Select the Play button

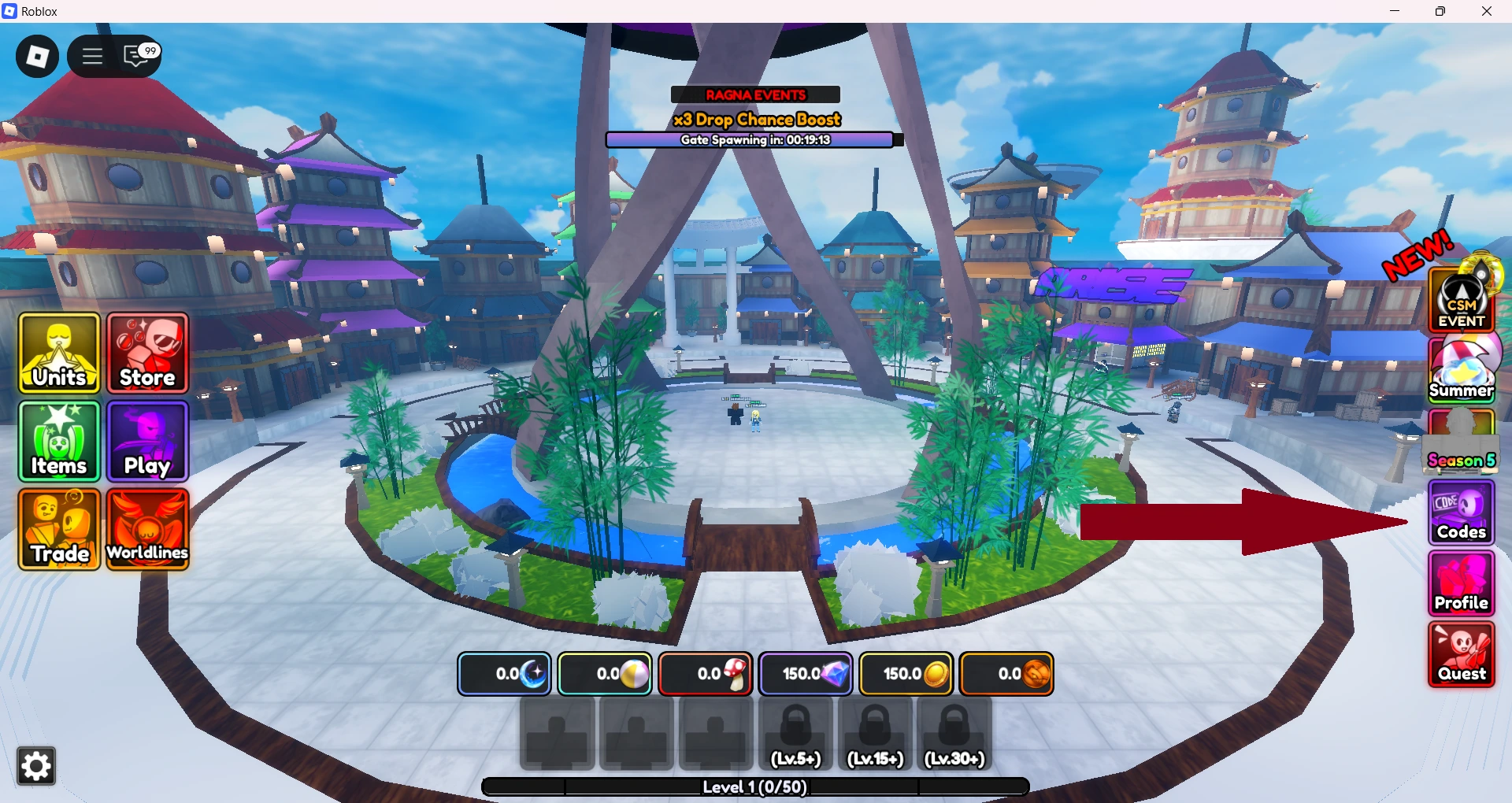147,442
